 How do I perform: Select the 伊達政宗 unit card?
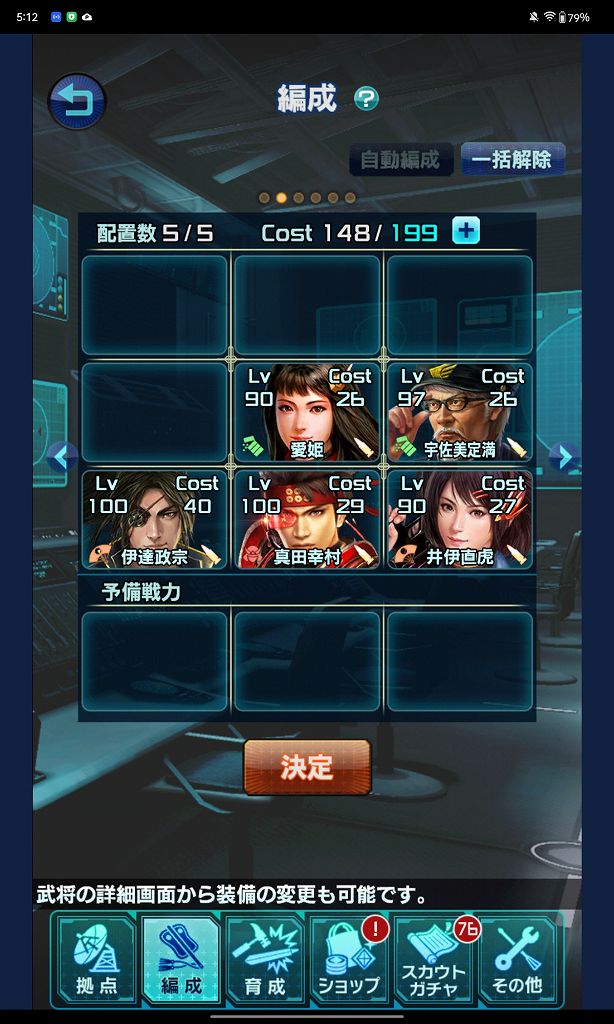coord(154,519)
